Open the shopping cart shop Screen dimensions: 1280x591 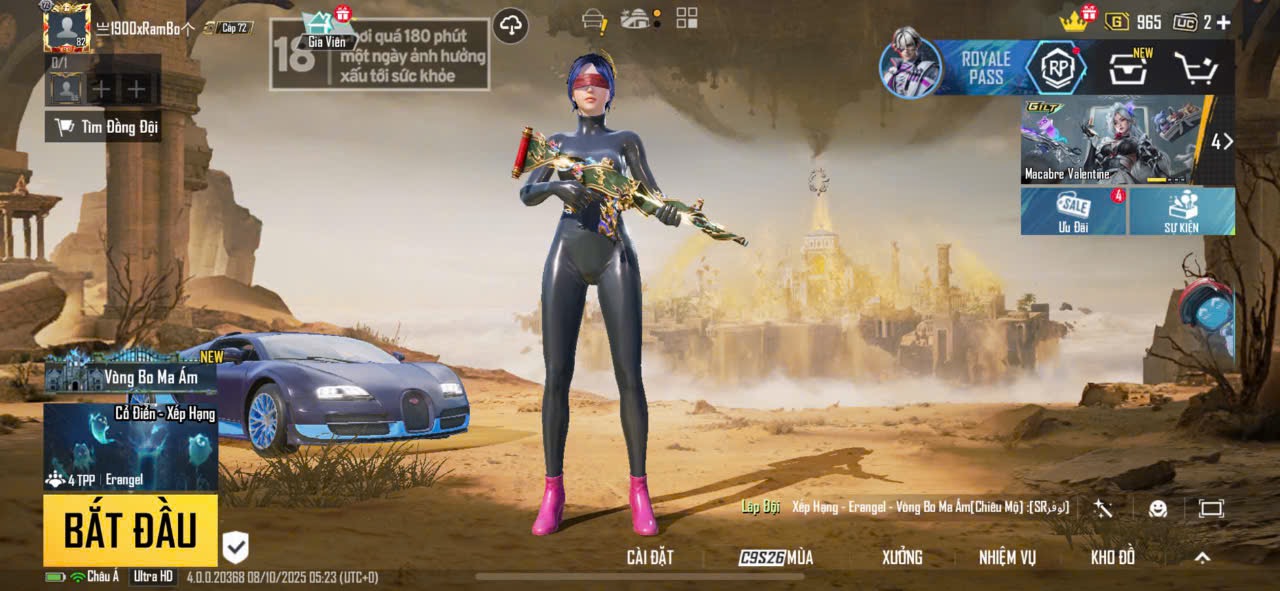coord(1194,68)
